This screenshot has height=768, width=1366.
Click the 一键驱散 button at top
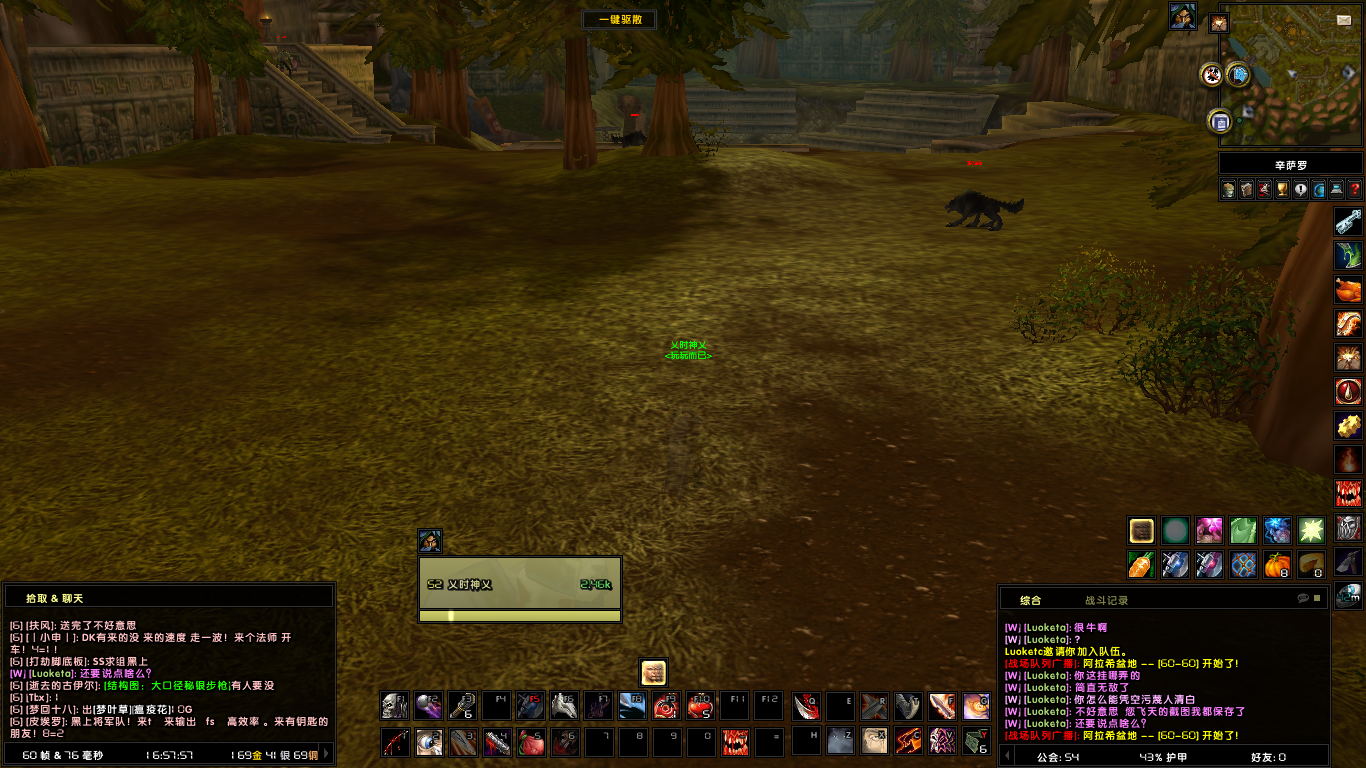(620, 19)
